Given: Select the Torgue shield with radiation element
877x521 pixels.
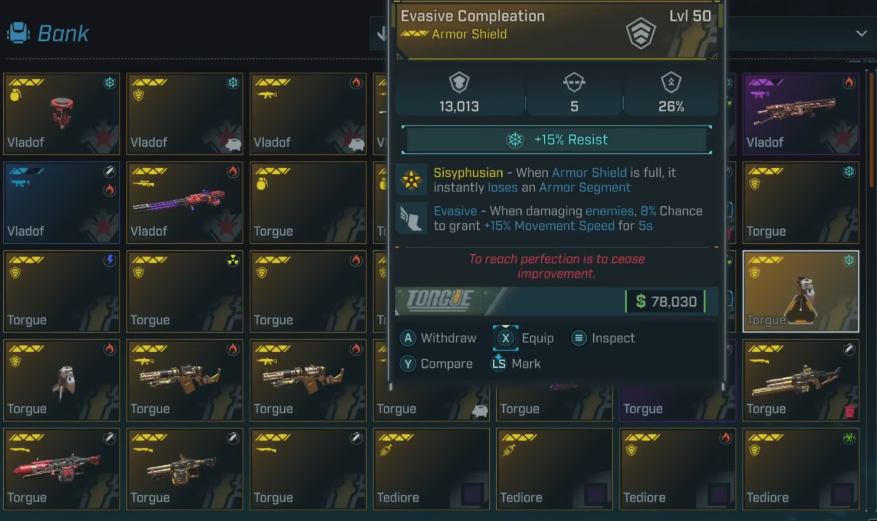Looking at the screenshot, I should coord(185,291).
